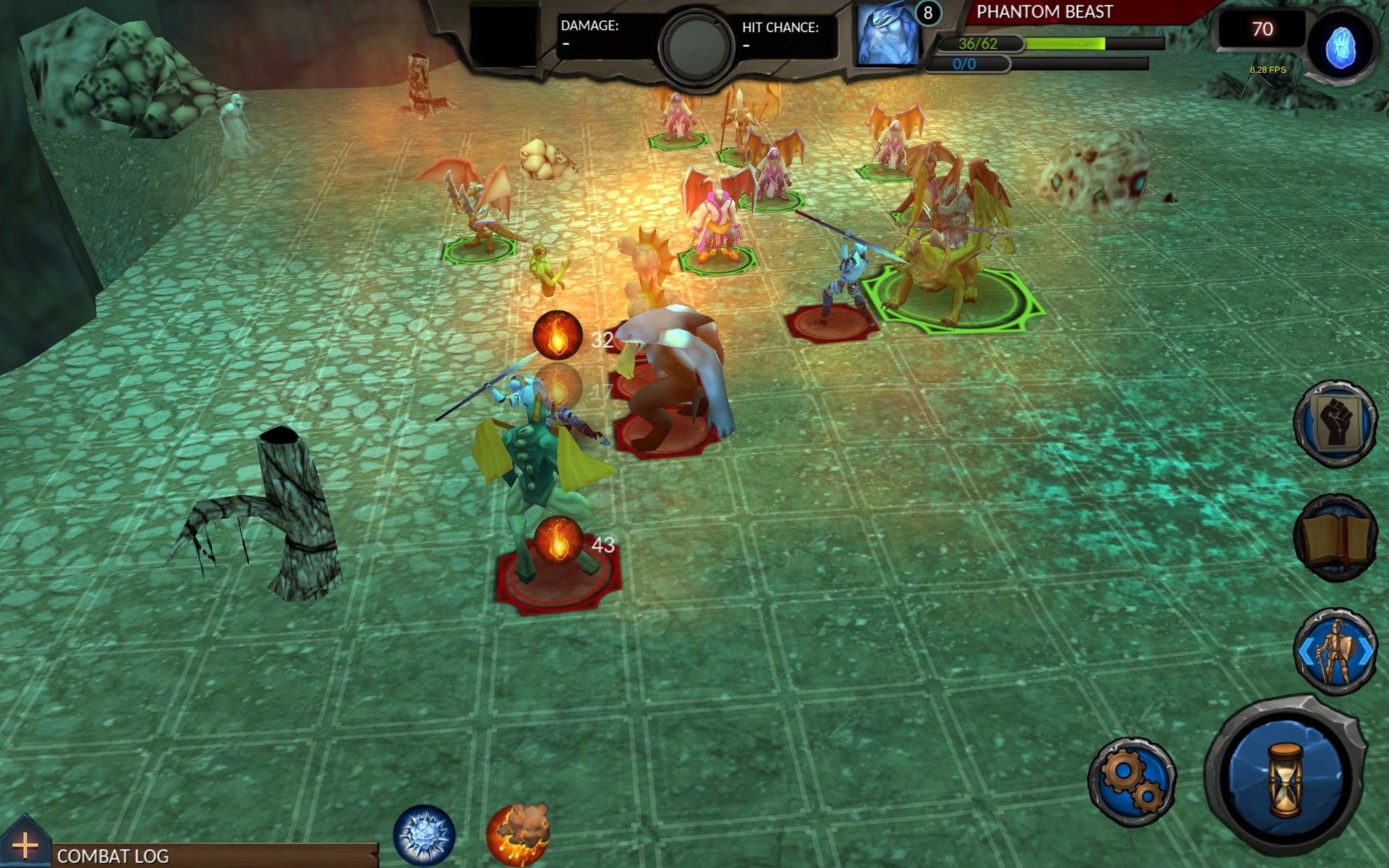Open the spellbook
The width and height of the screenshot is (1389, 868).
pos(1336,538)
